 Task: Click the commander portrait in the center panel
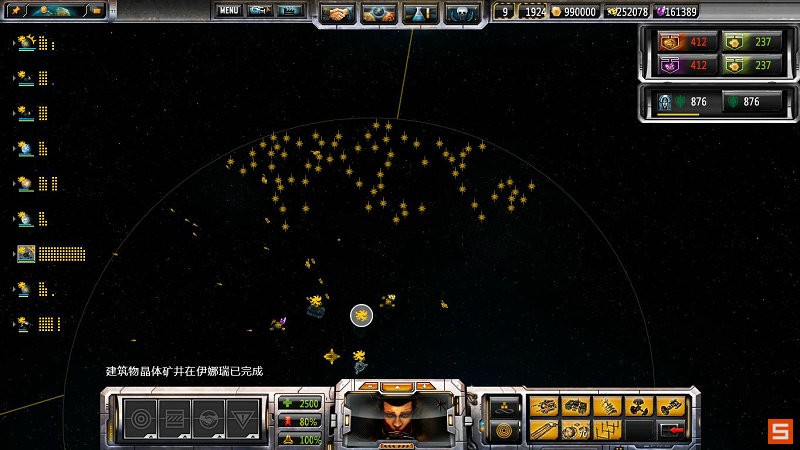click(400, 414)
